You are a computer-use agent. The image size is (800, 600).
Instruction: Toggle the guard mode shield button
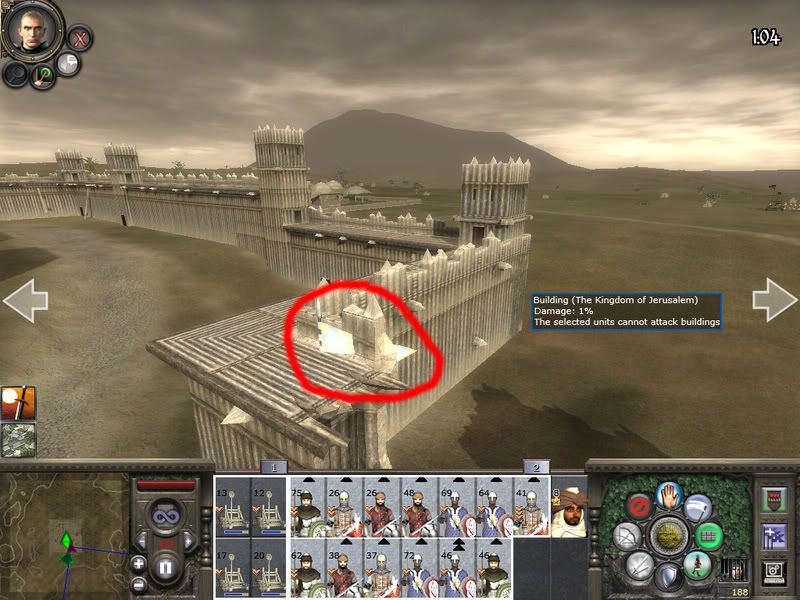point(667,578)
